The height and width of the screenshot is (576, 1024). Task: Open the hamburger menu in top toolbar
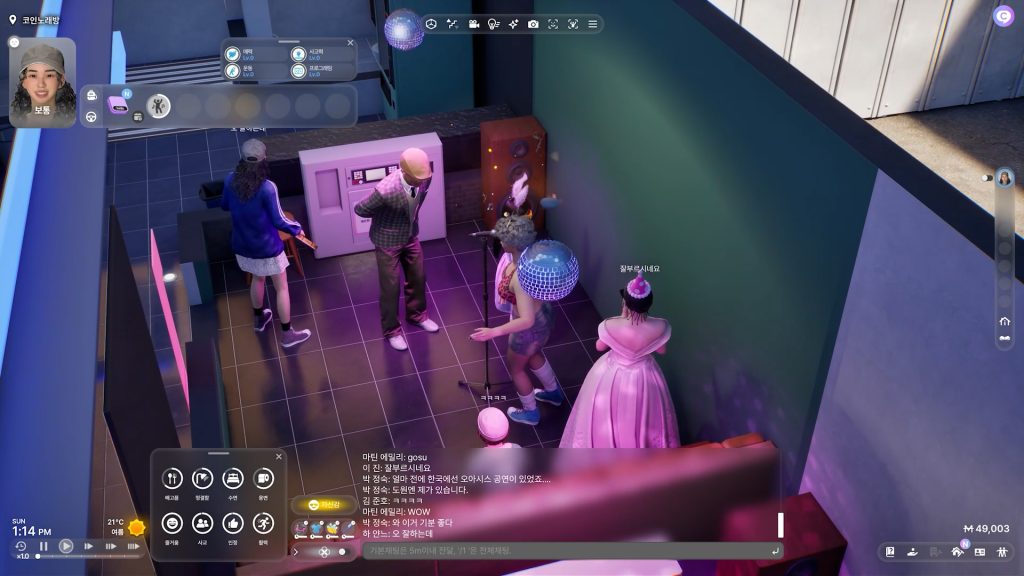point(593,24)
